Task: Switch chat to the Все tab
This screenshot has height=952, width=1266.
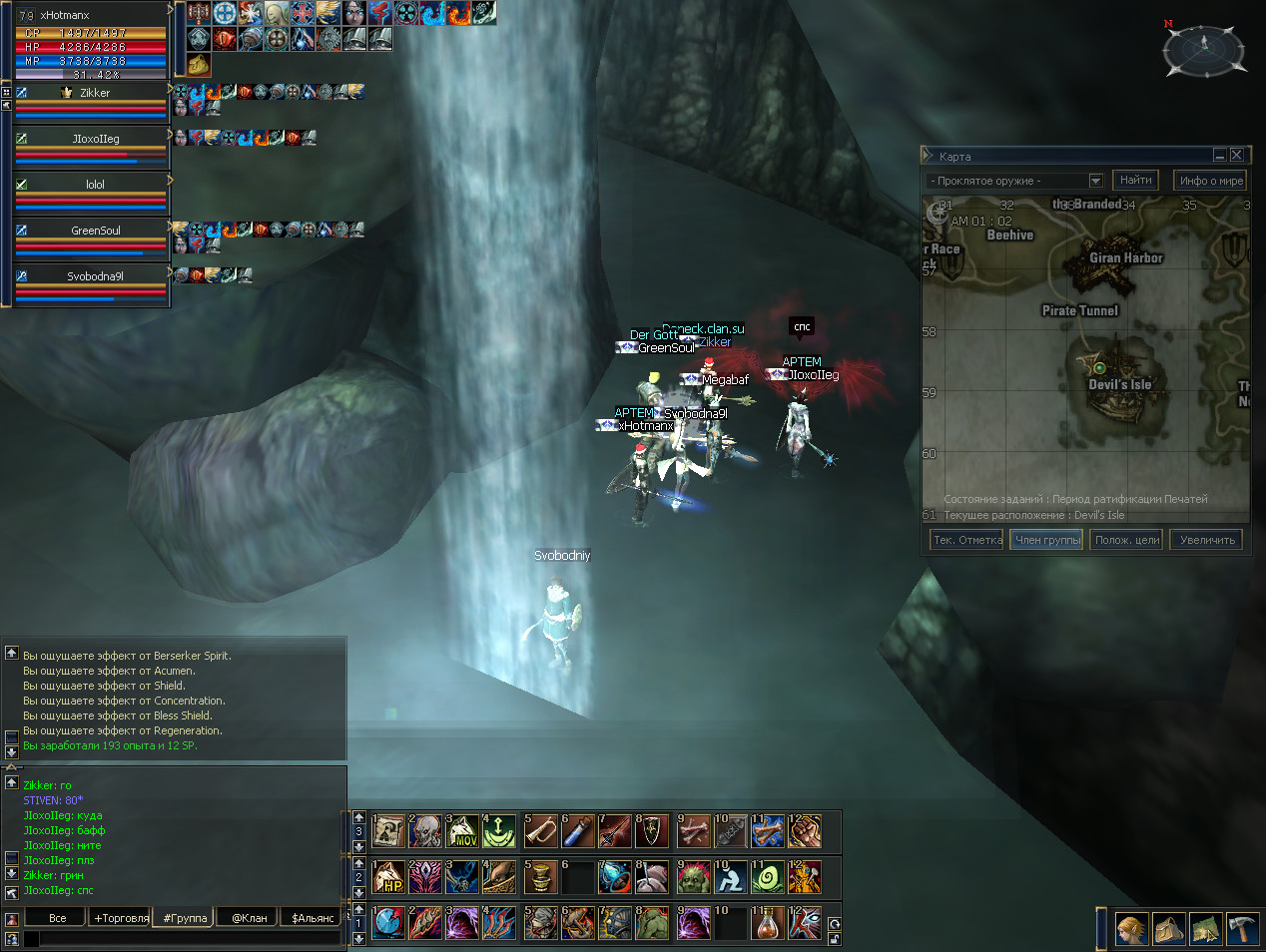Action: point(58,918)
